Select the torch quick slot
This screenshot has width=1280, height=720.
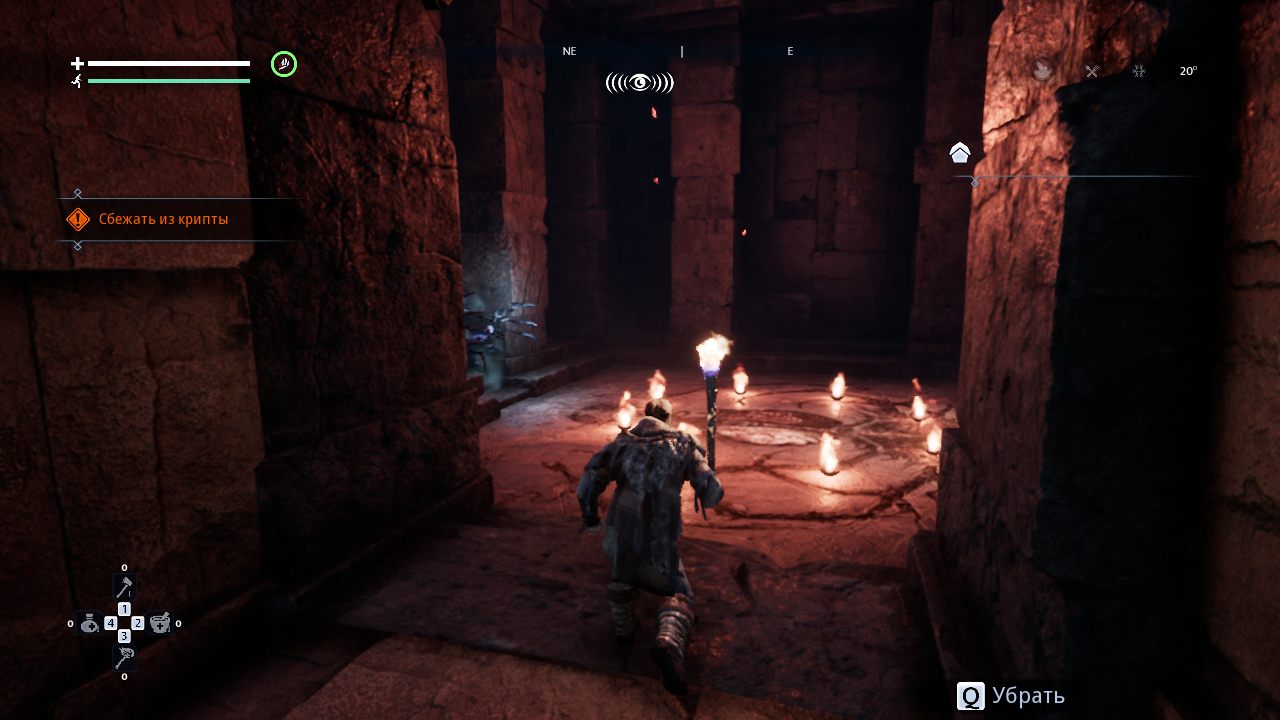(x=124, y=659)
